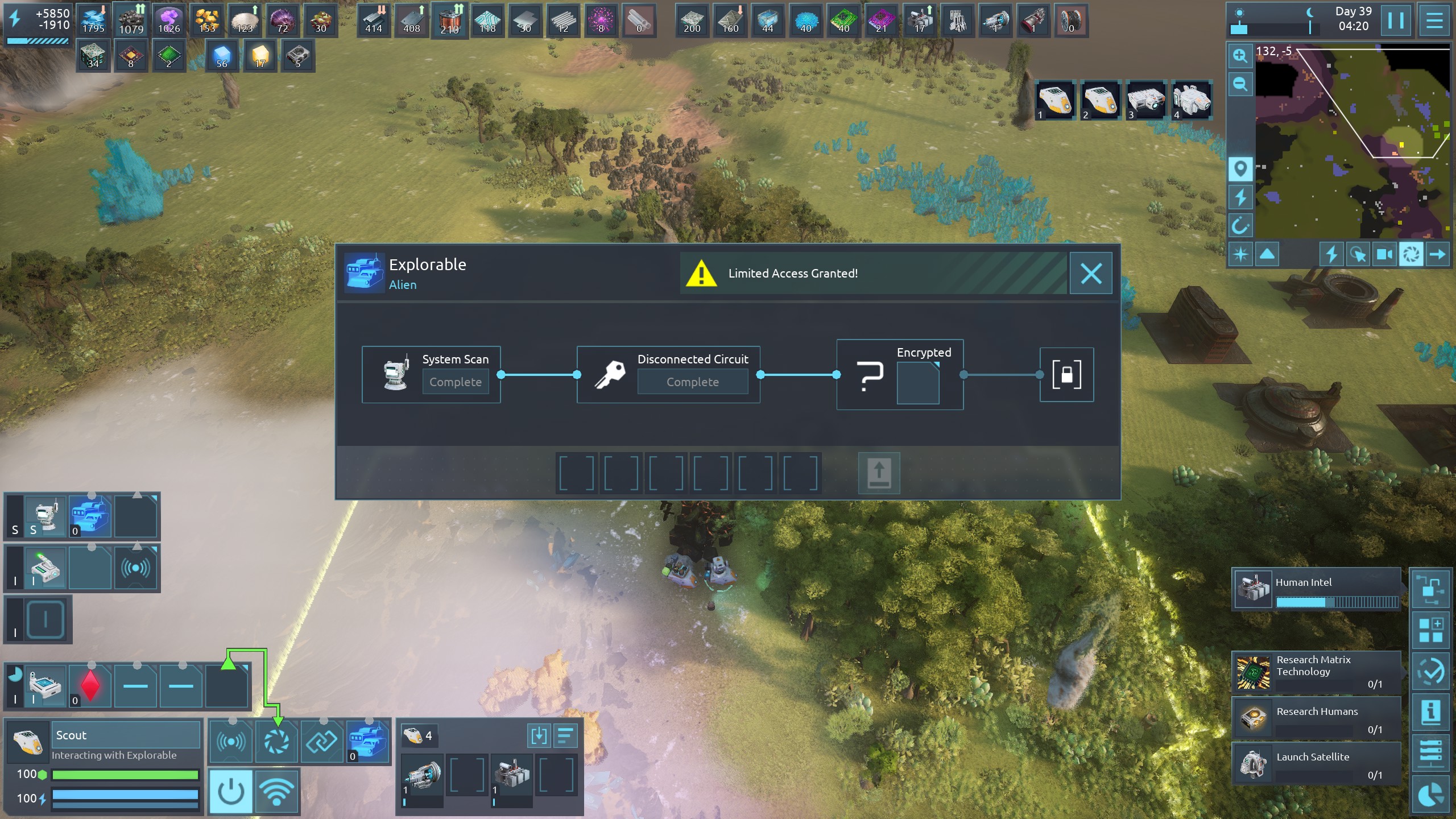Select the Launch Satellite objective
Image resolution: width=1456 pixels, height=819 pixels.
[1316, 763]
